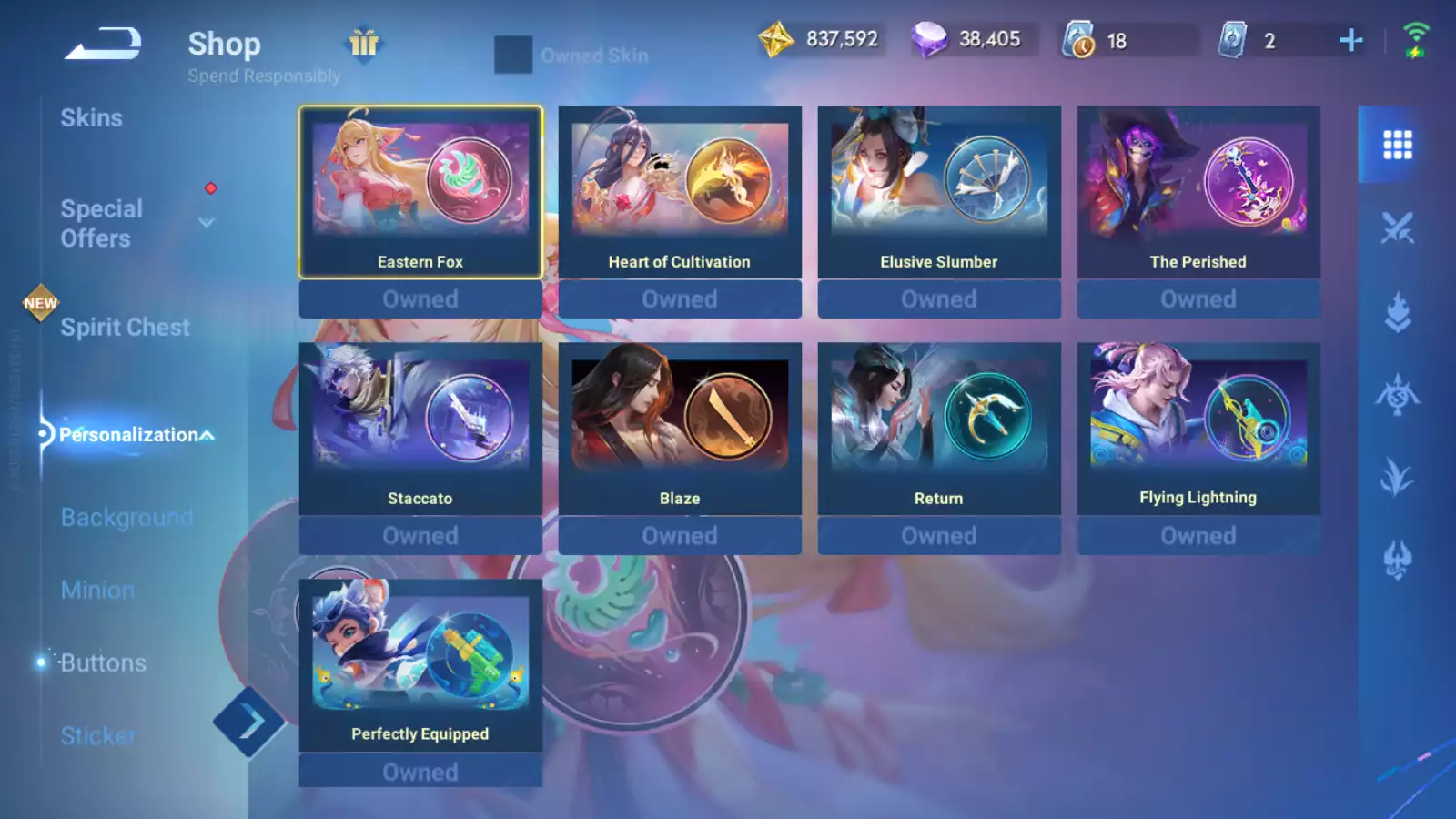Open the Spirit Chest section
The width and height of the screenshot is (1456, 819).
pos(125,328)
